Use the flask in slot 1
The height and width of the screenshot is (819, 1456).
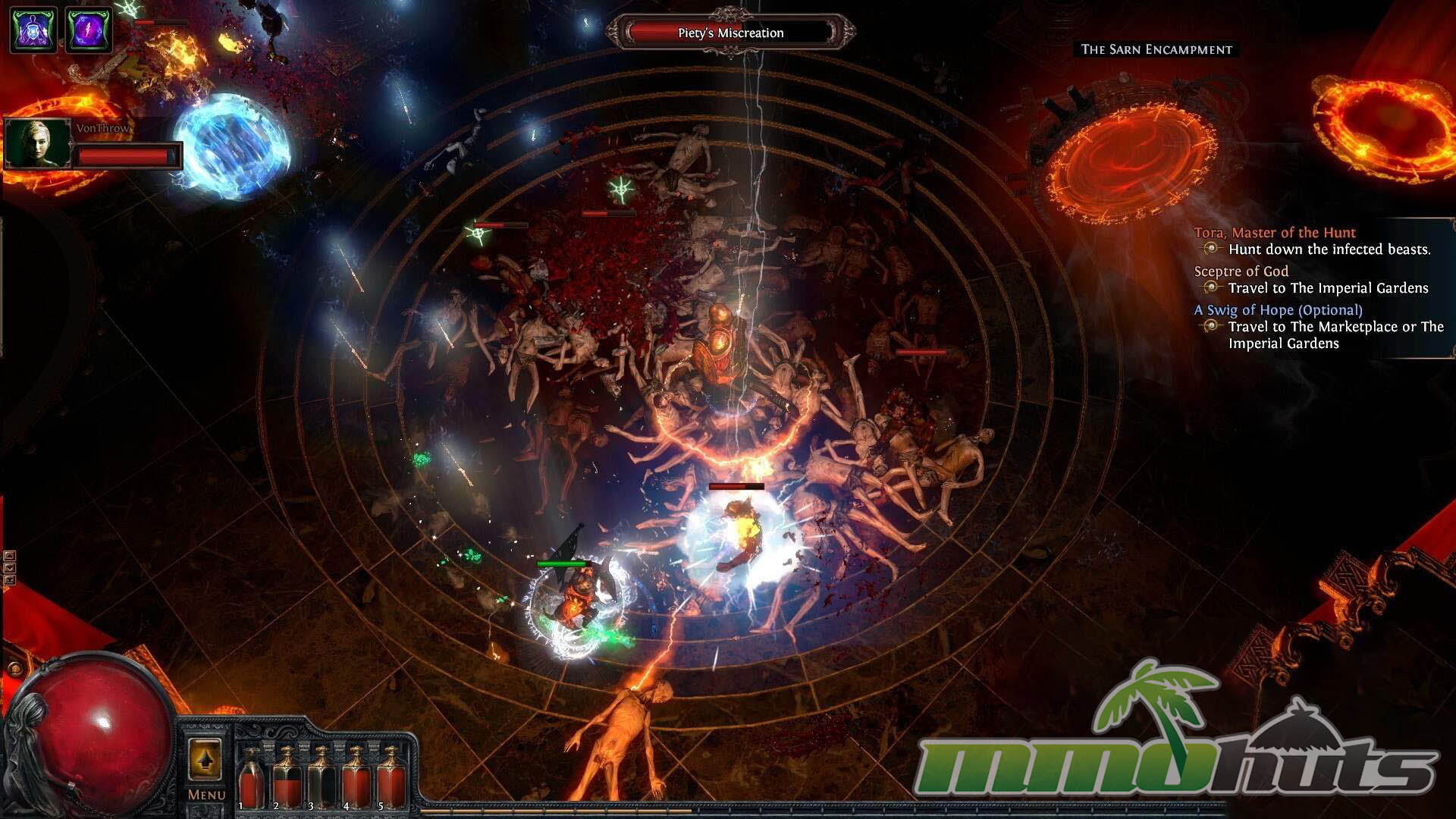click(x=251, y=778)
